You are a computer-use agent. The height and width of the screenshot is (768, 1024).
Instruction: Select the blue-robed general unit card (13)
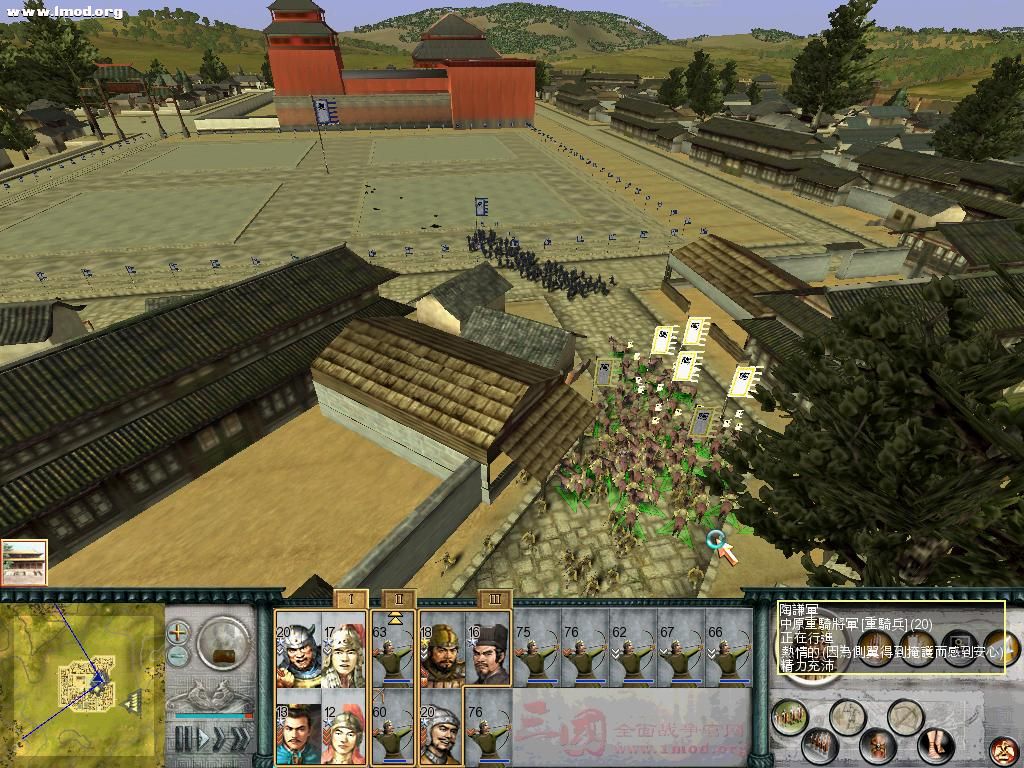(298, 727)
